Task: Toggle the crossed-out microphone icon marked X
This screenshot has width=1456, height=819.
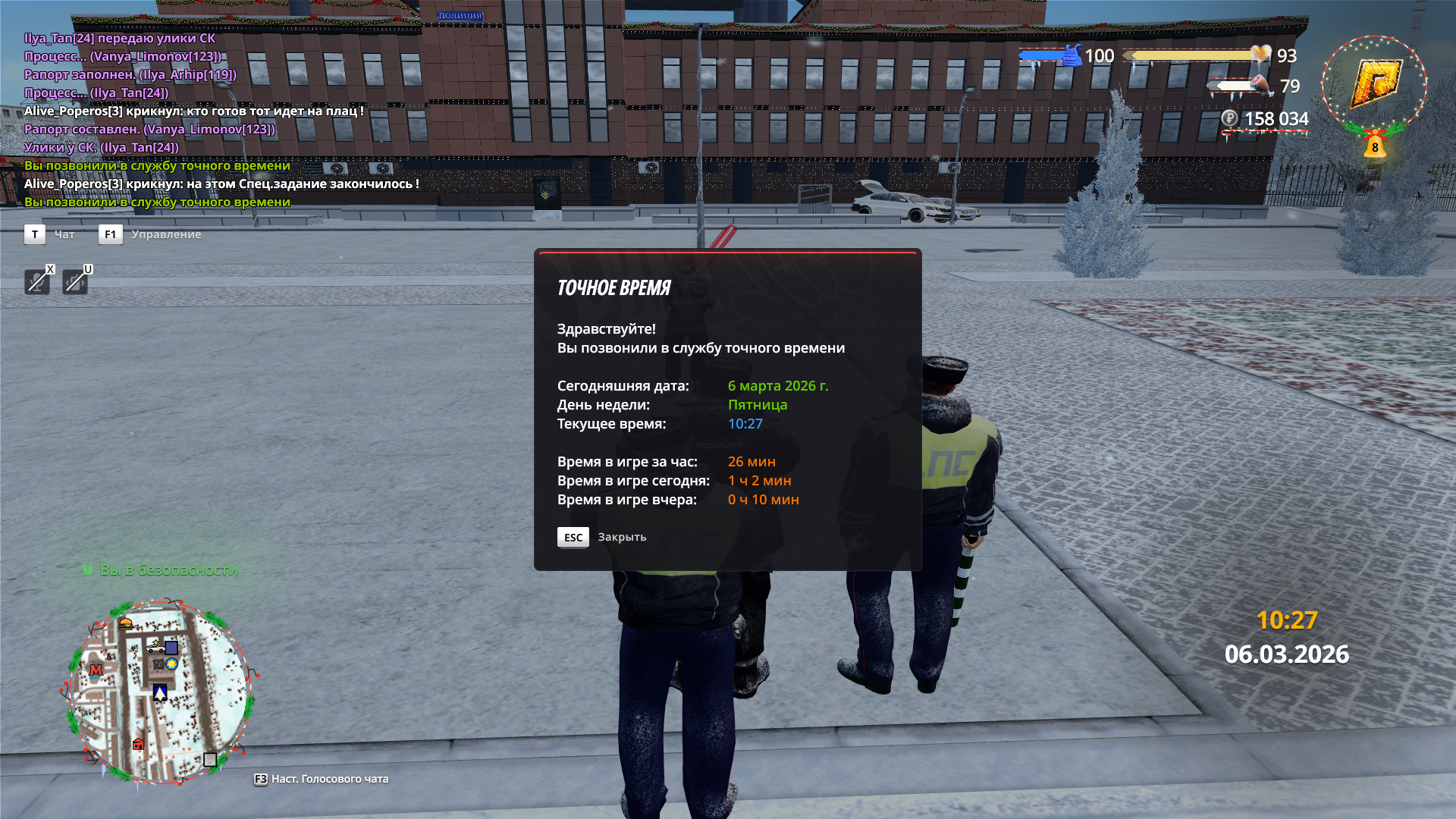Action: [36, 281]
